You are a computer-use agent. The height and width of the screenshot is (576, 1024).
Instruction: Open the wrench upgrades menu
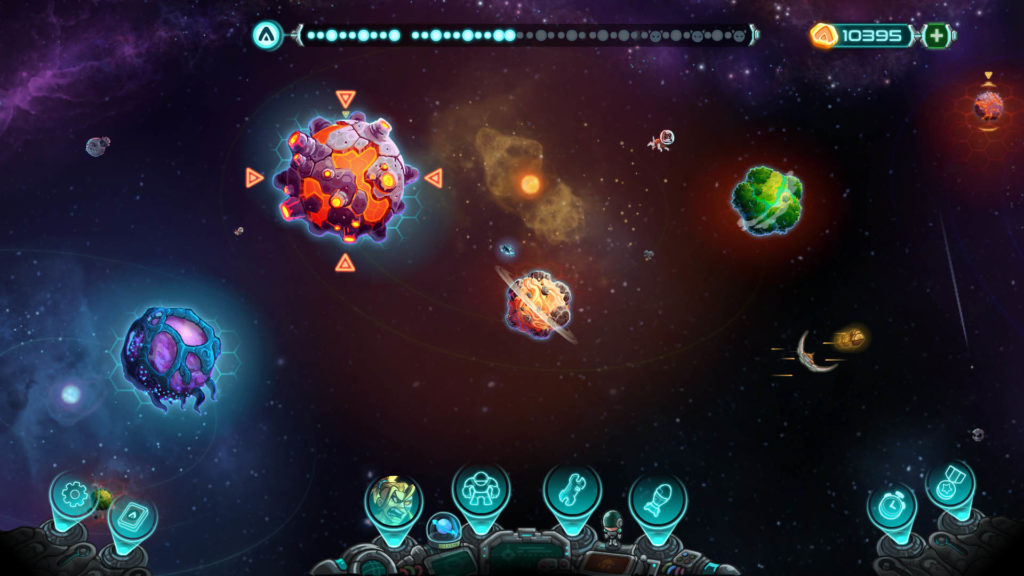(x=571, y=490)
